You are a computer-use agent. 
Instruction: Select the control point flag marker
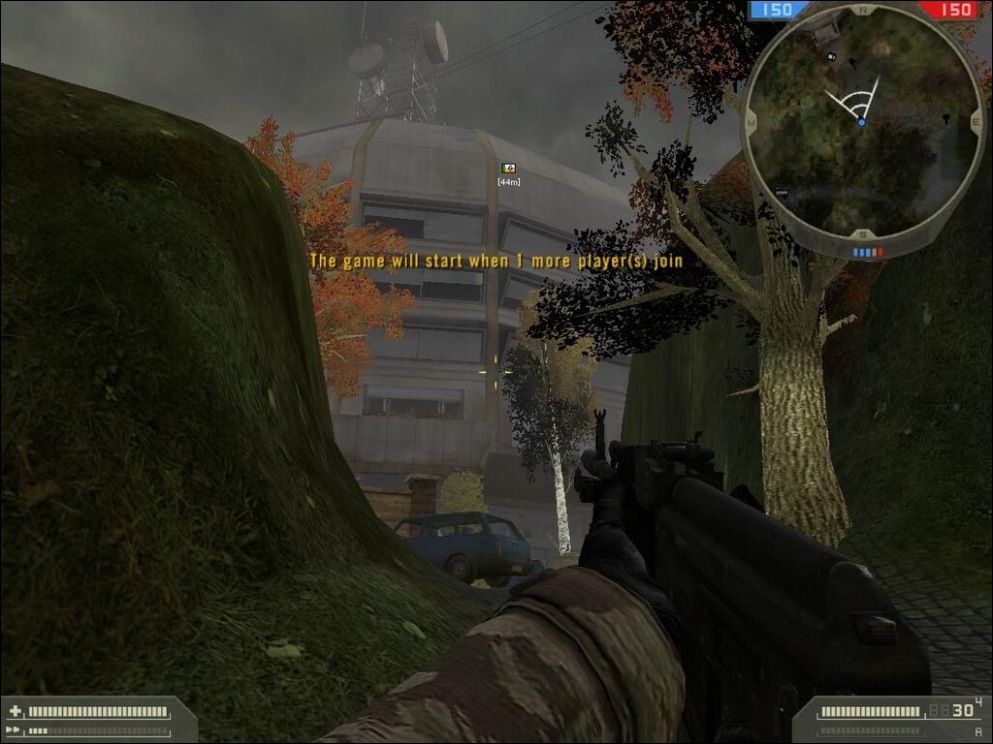(x=508, y=168)
